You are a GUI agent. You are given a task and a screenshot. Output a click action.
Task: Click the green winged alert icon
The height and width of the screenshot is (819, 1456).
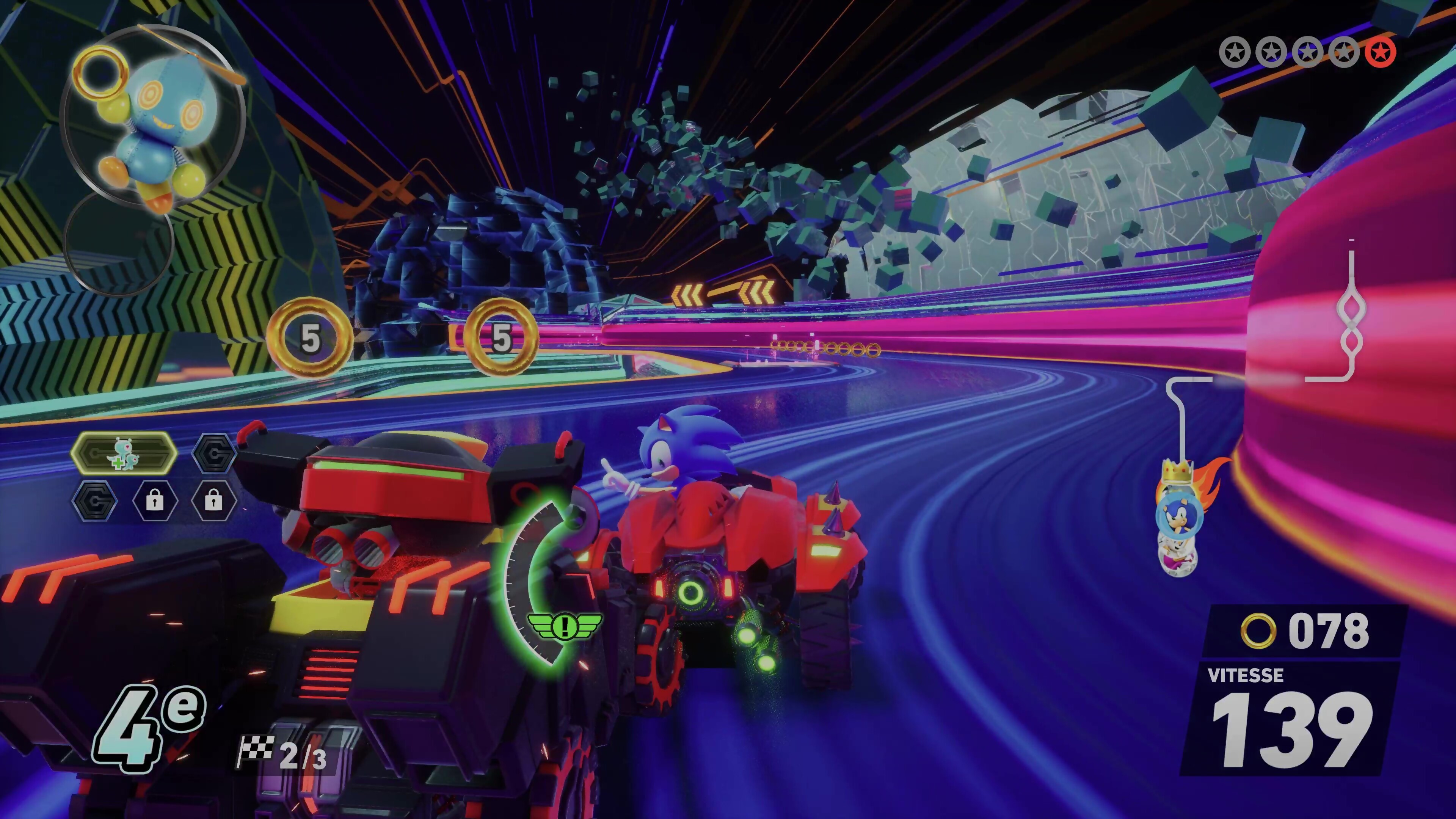(564, 625)
